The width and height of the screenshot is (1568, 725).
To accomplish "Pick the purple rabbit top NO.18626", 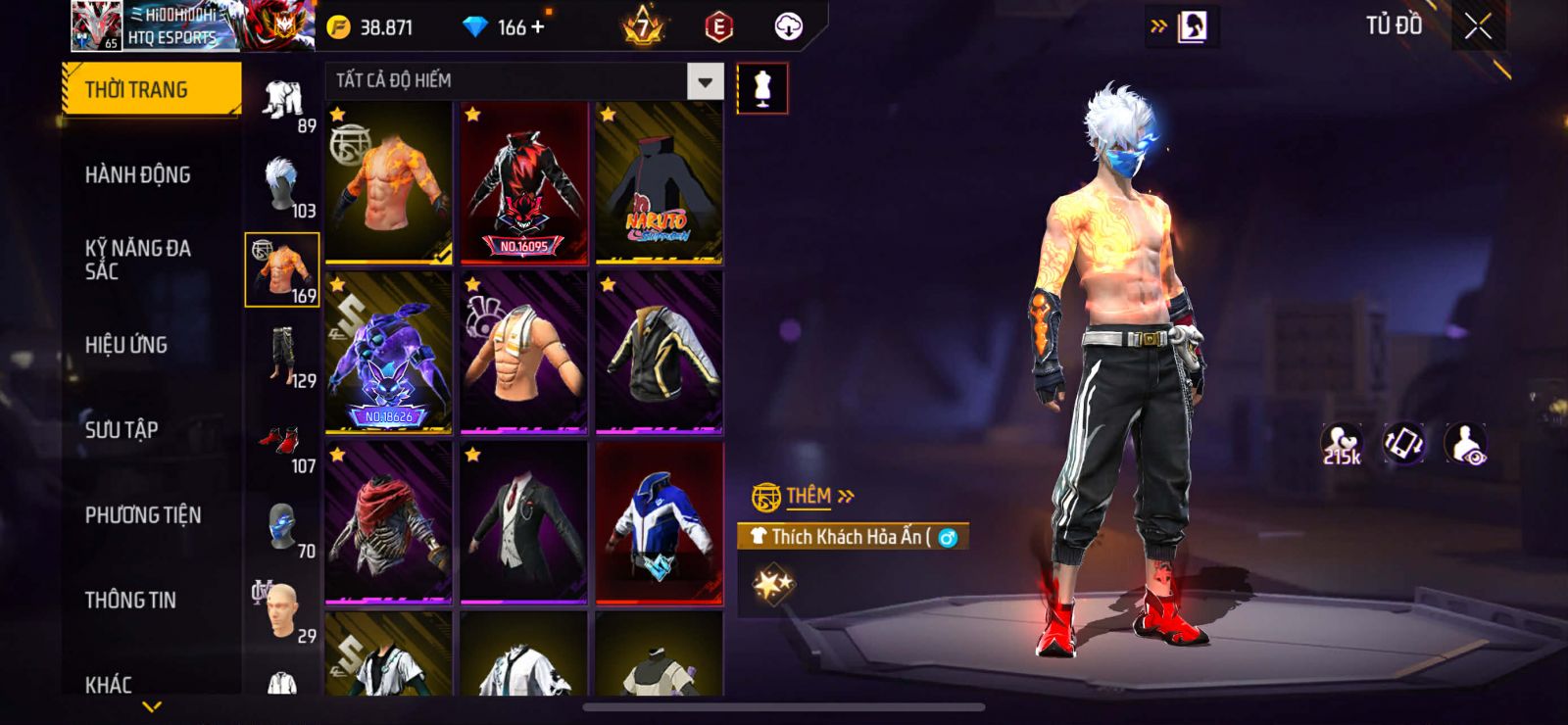I will tap(388, 354).
